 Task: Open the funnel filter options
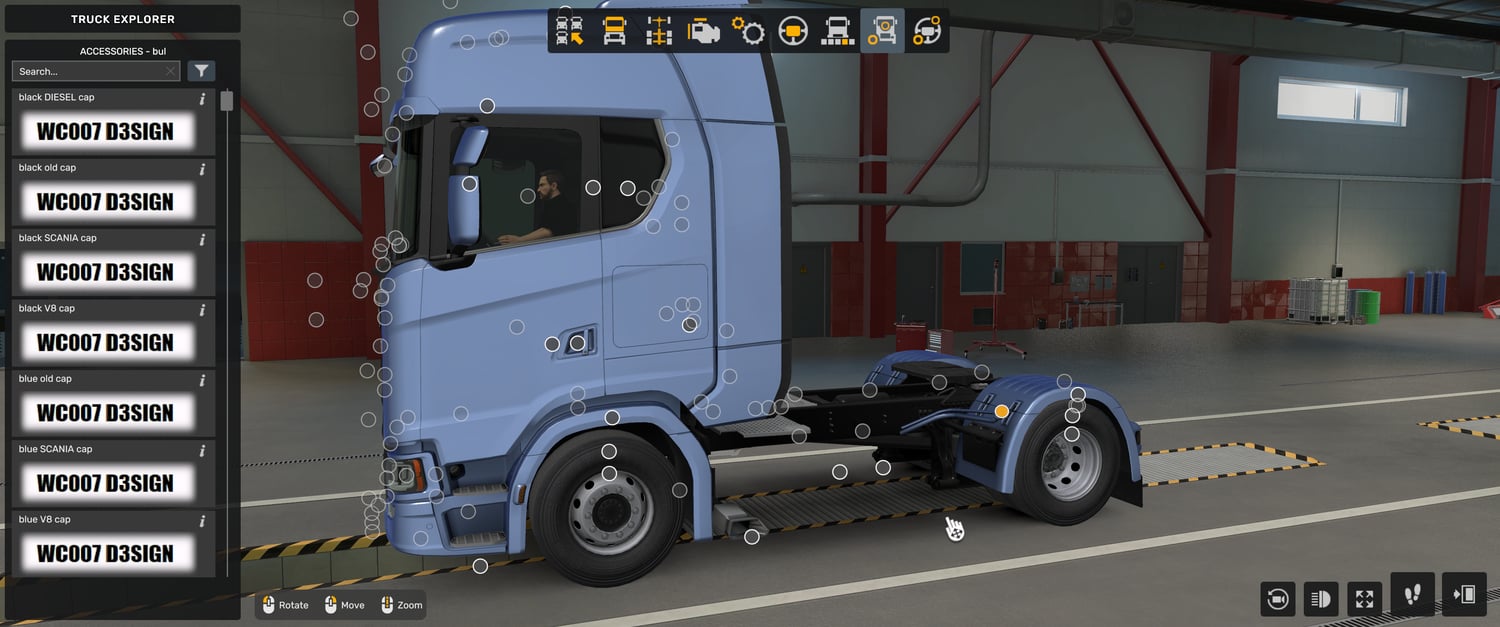point(201,71)
